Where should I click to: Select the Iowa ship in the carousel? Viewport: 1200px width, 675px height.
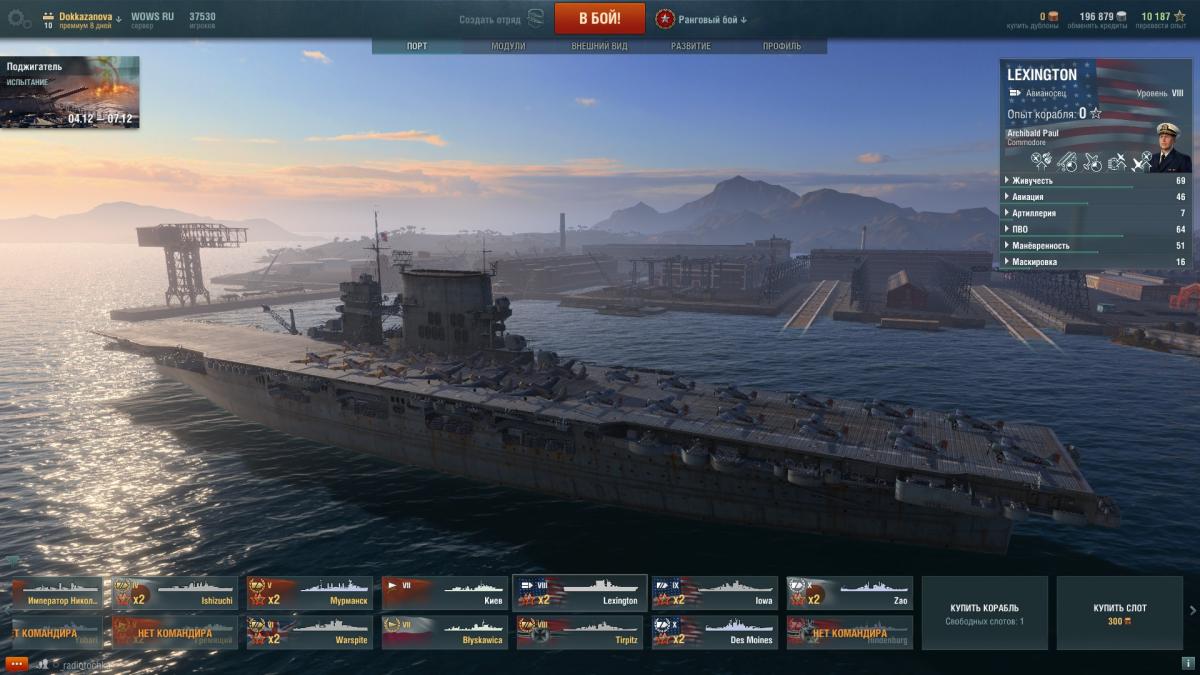(714, 592)
